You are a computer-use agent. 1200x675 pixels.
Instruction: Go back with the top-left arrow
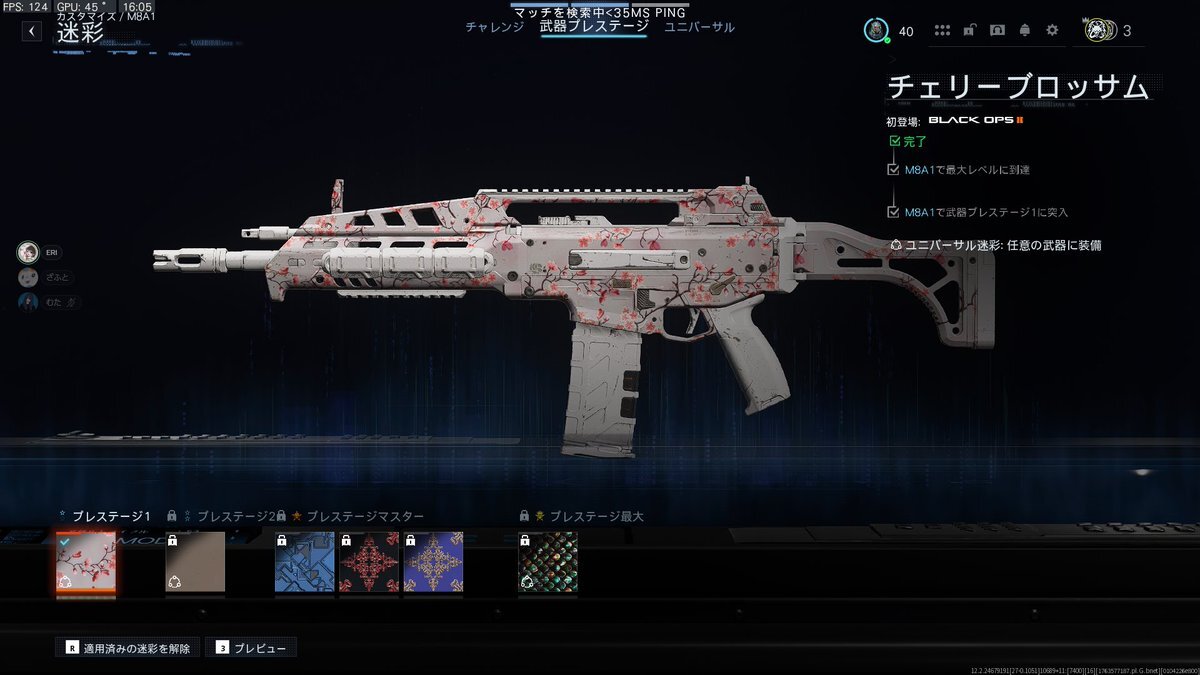32,31
